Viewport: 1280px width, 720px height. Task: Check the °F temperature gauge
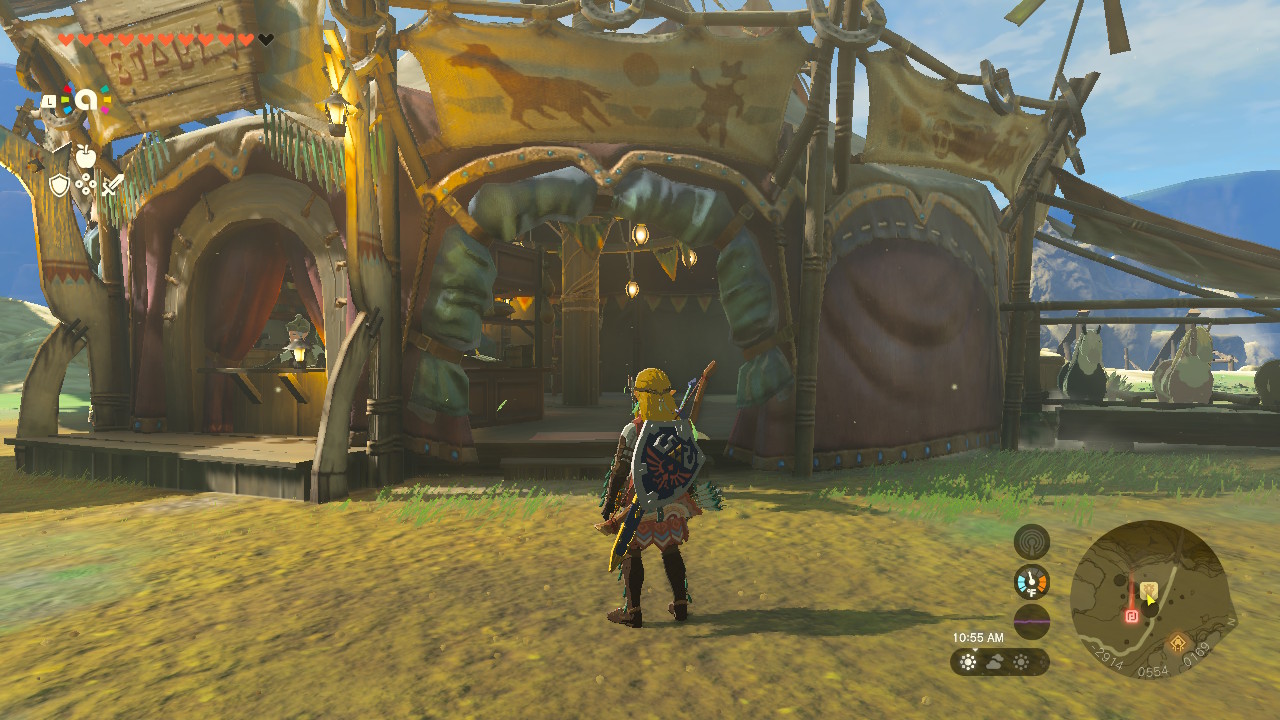tap(1031, 582)
